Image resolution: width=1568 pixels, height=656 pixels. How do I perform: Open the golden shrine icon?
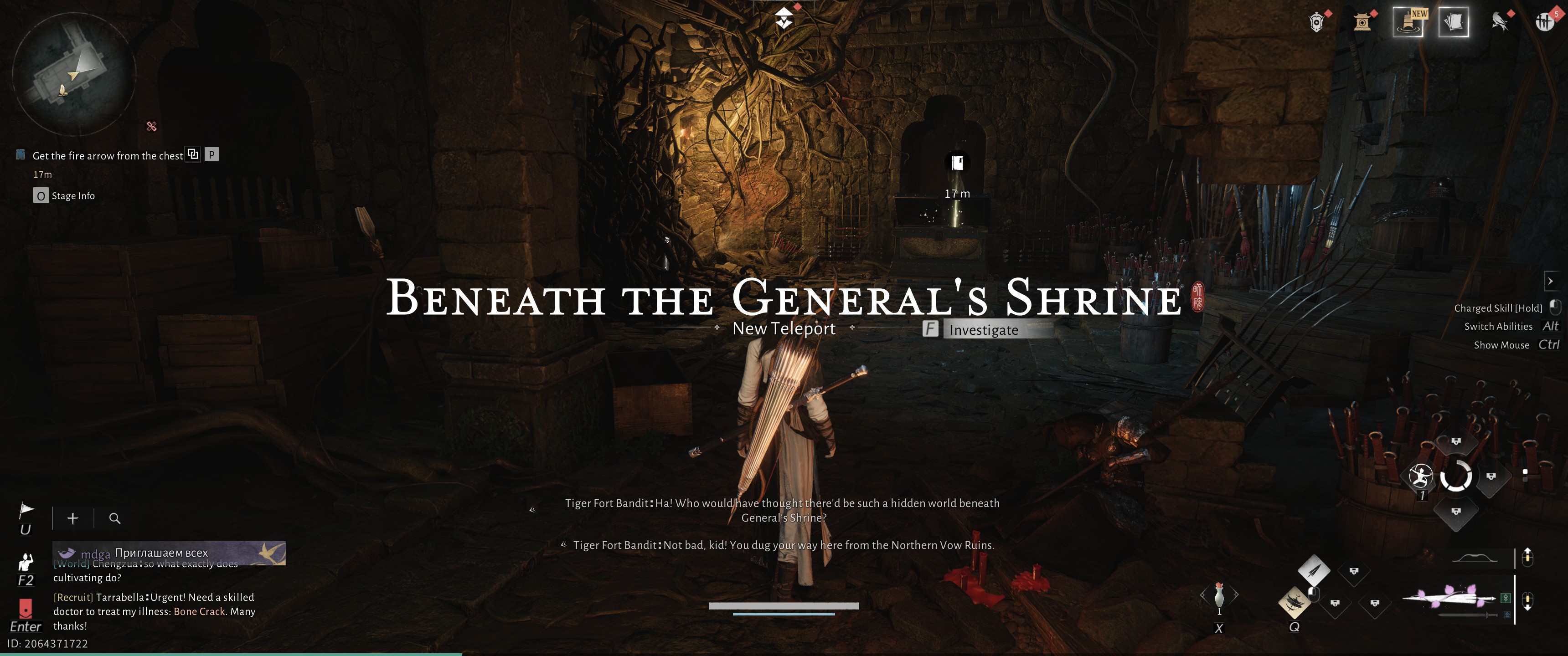click(x=1362, y=22)
